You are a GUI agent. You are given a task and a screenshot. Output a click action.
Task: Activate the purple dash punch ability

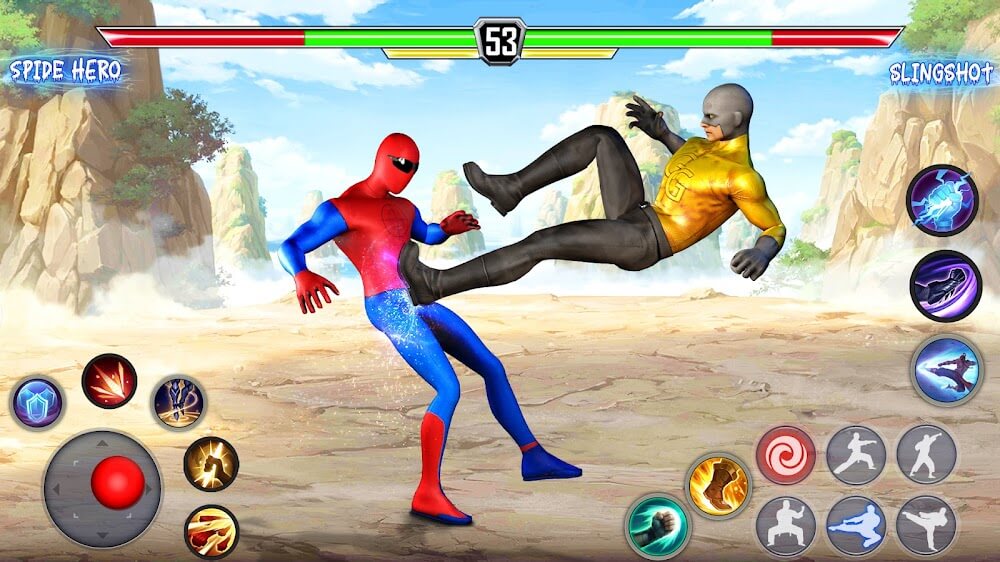click(x=945, y=286)
